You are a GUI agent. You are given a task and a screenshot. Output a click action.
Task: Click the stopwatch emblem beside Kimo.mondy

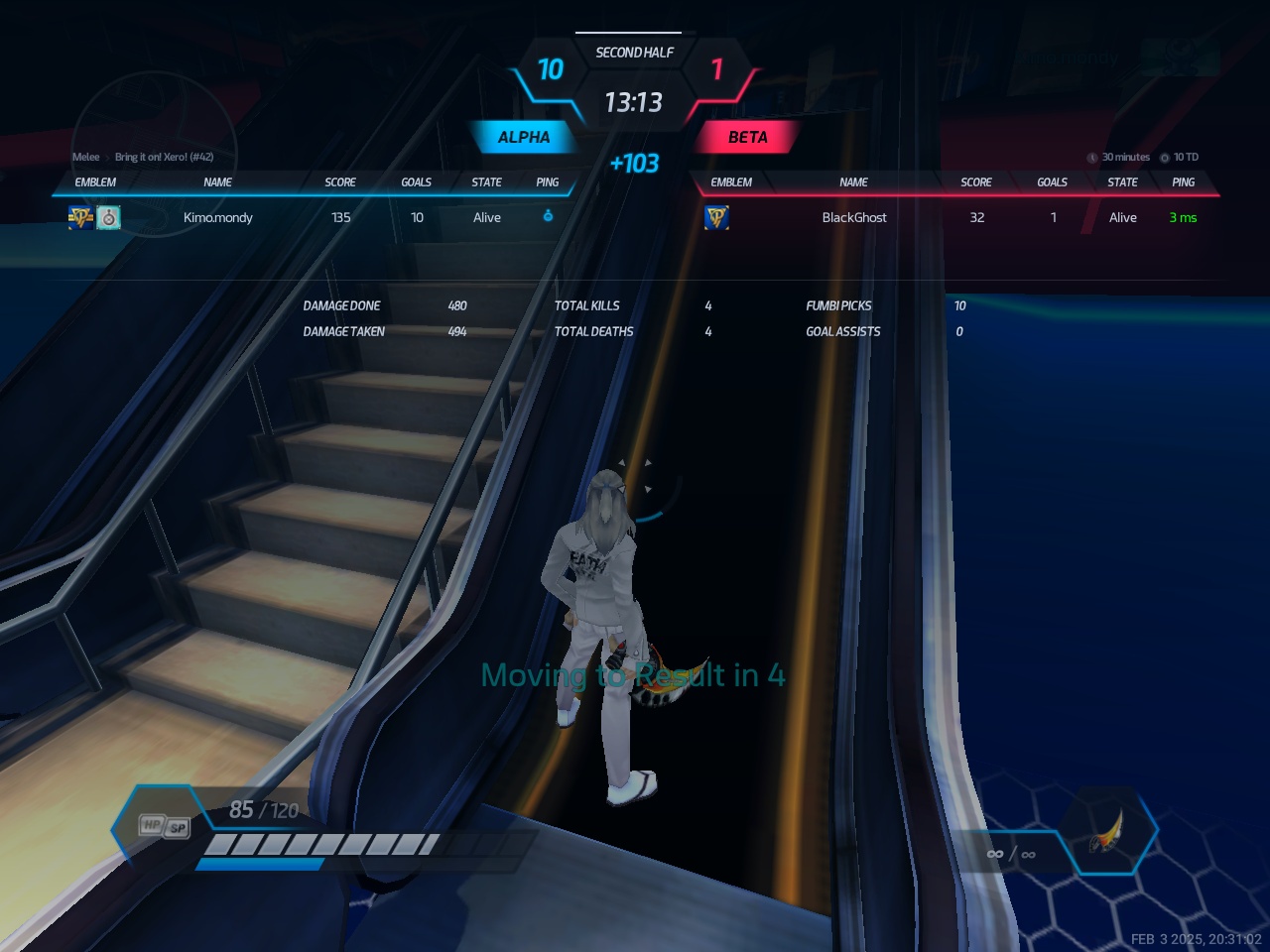point(109,217)
